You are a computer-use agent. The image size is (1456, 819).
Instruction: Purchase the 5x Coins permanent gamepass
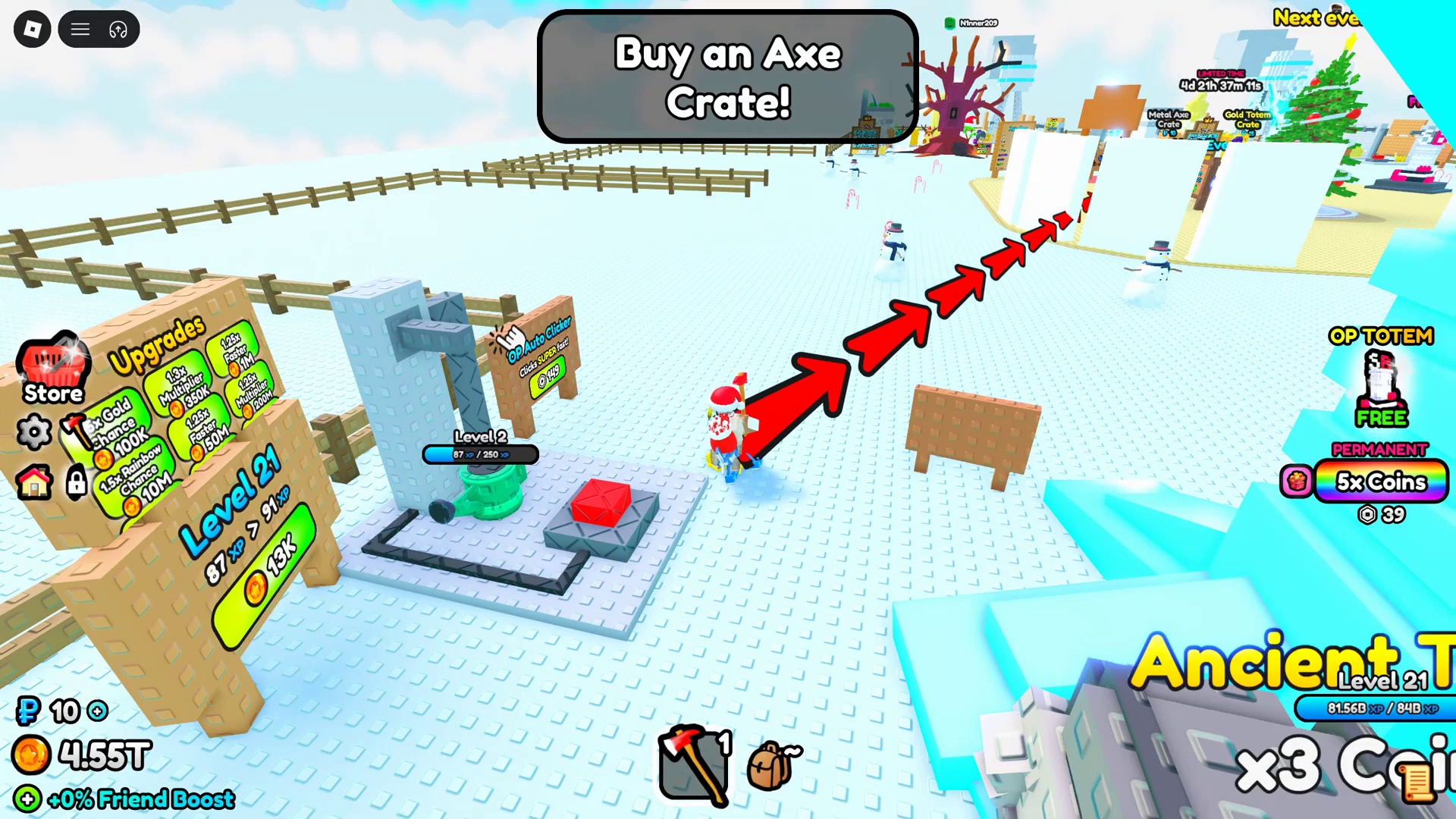[1380, 483]
